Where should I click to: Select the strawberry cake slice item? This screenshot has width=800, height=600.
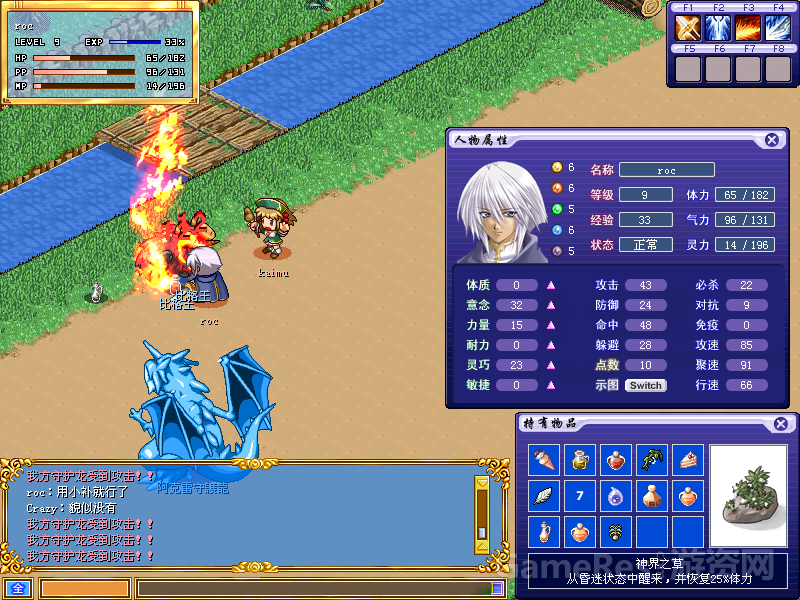pyautogui.click(x=688, y=460)
